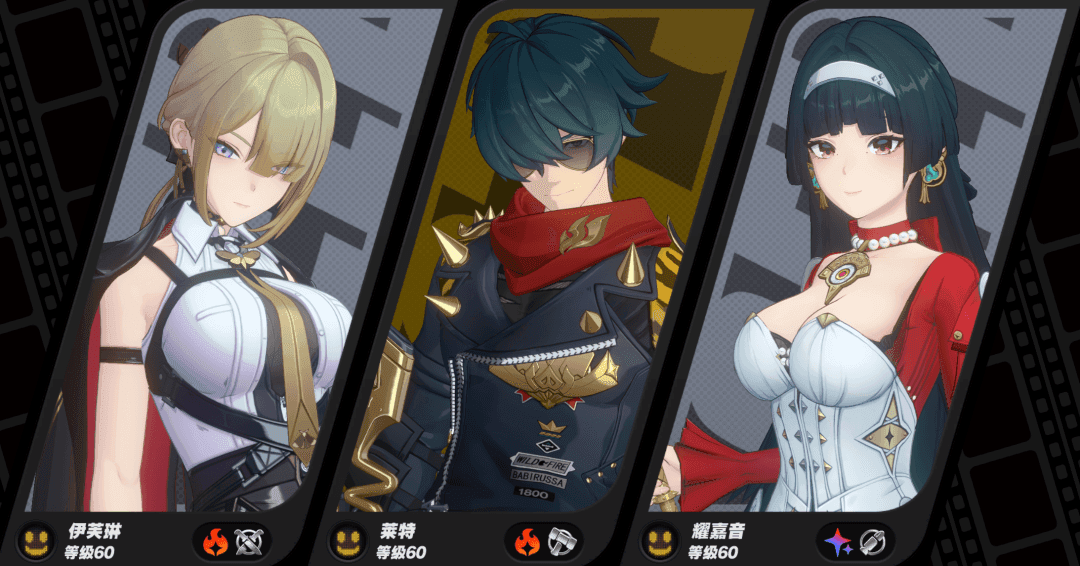Screen dimensions: 1080x566
Task: Show 莱特's fire attribute icon
Action: 527,542
